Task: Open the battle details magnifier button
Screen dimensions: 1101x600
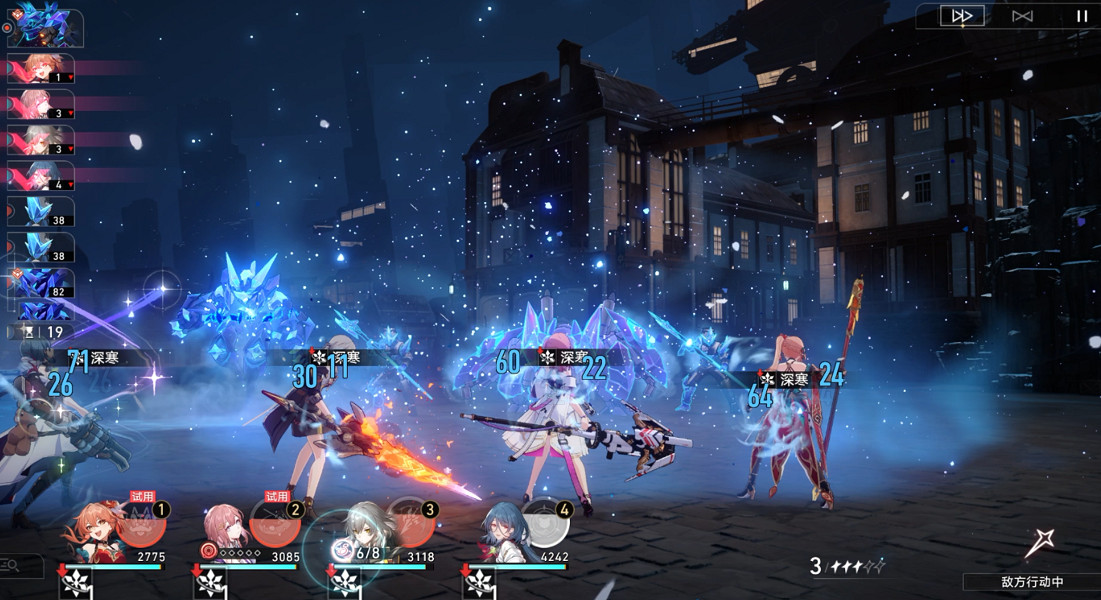Action: 14,567
